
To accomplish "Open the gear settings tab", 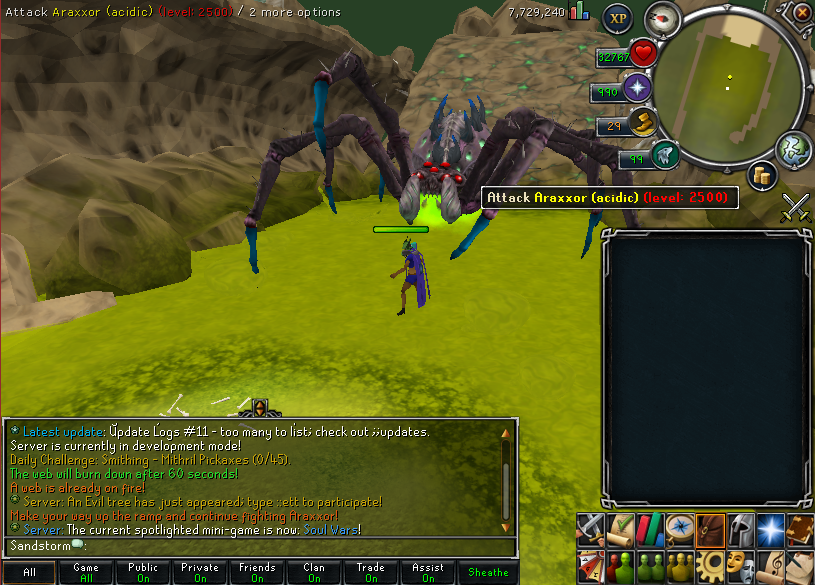I will coord(710,563).
